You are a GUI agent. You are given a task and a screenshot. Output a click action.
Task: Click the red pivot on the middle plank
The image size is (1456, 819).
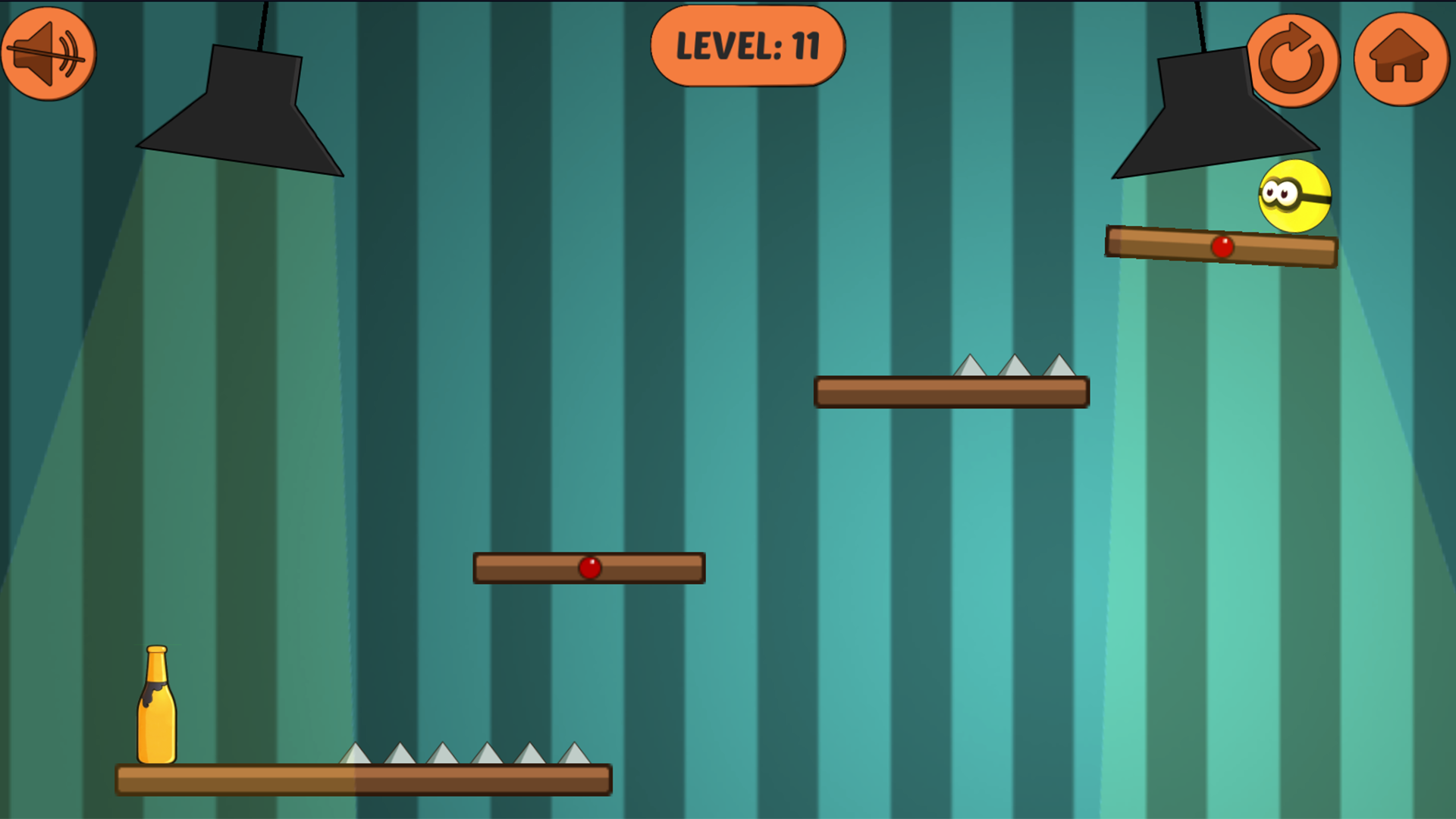[x=591, y=566]
